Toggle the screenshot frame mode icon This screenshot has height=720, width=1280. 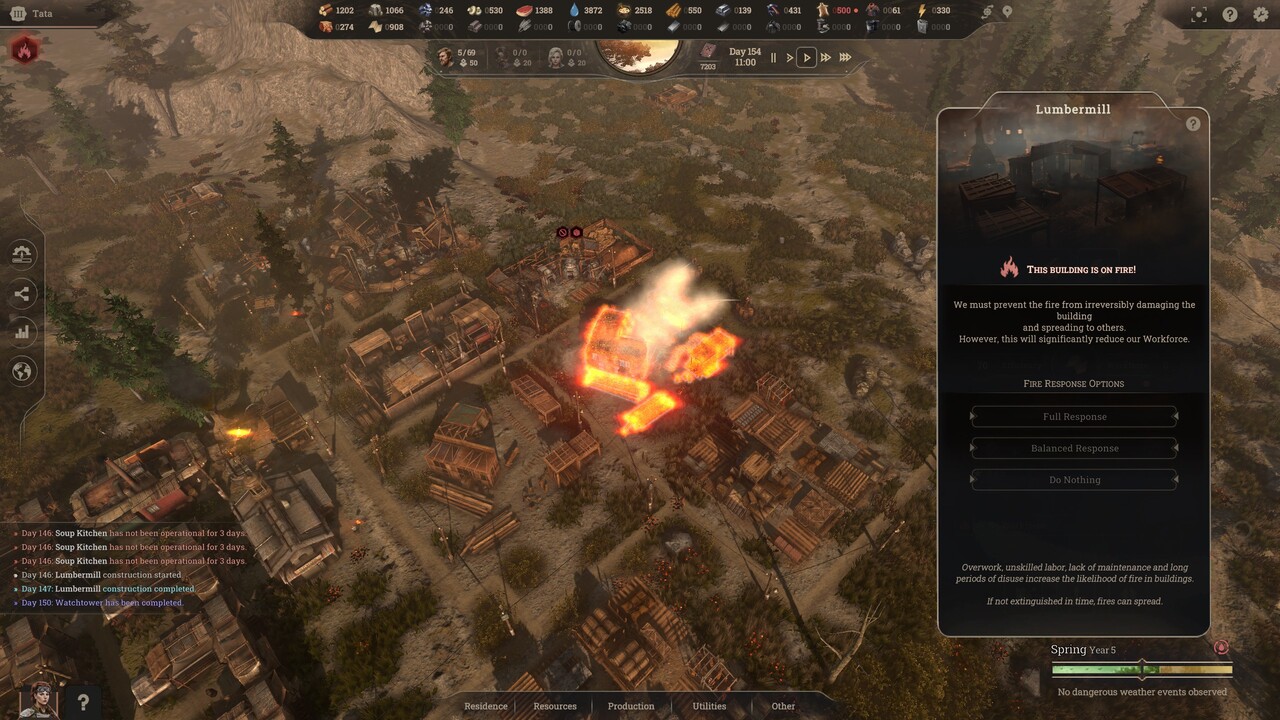click(x=1199, y=14)
